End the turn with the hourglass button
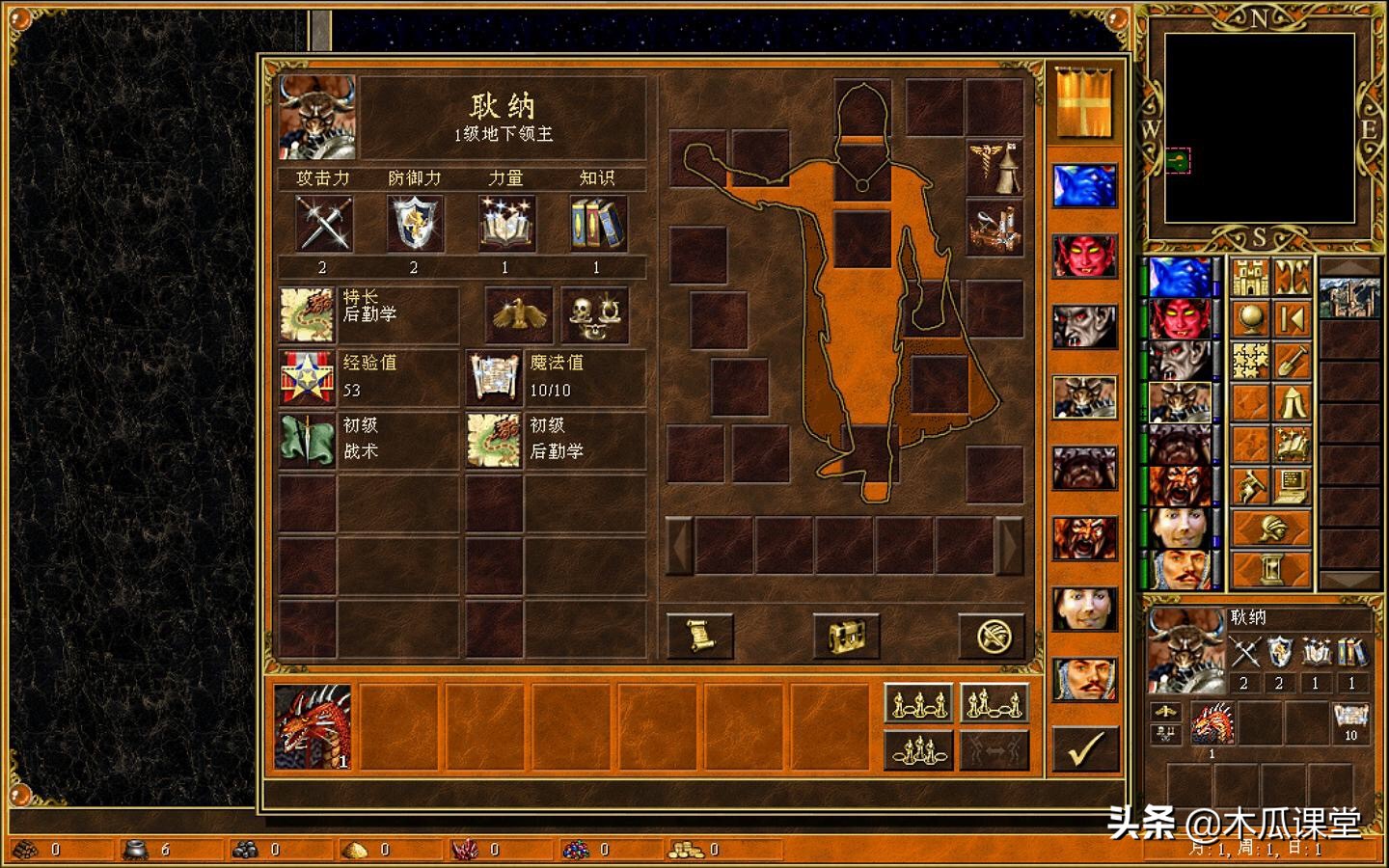The width and height of the screenshot is (1389, 868). pyautogui.click(x=1271, y=569)
